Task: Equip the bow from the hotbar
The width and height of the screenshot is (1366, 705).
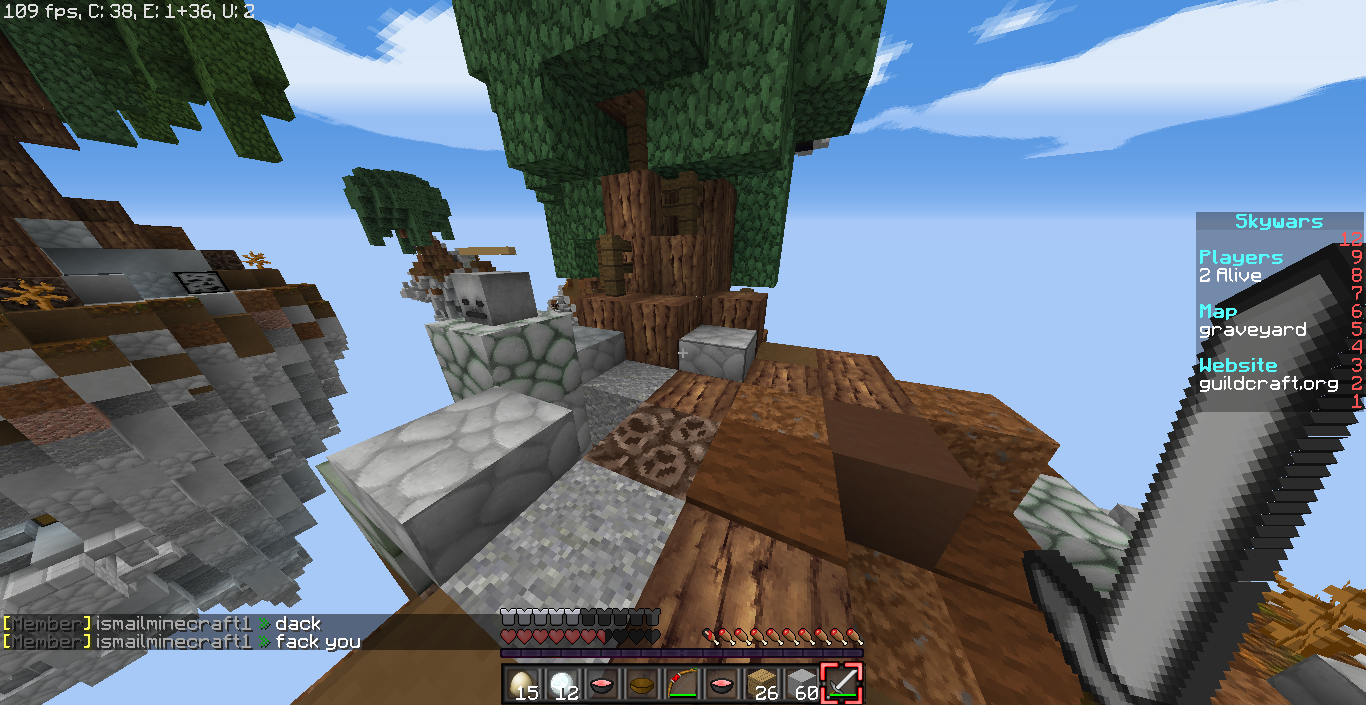Action: [x=682, y=684]
